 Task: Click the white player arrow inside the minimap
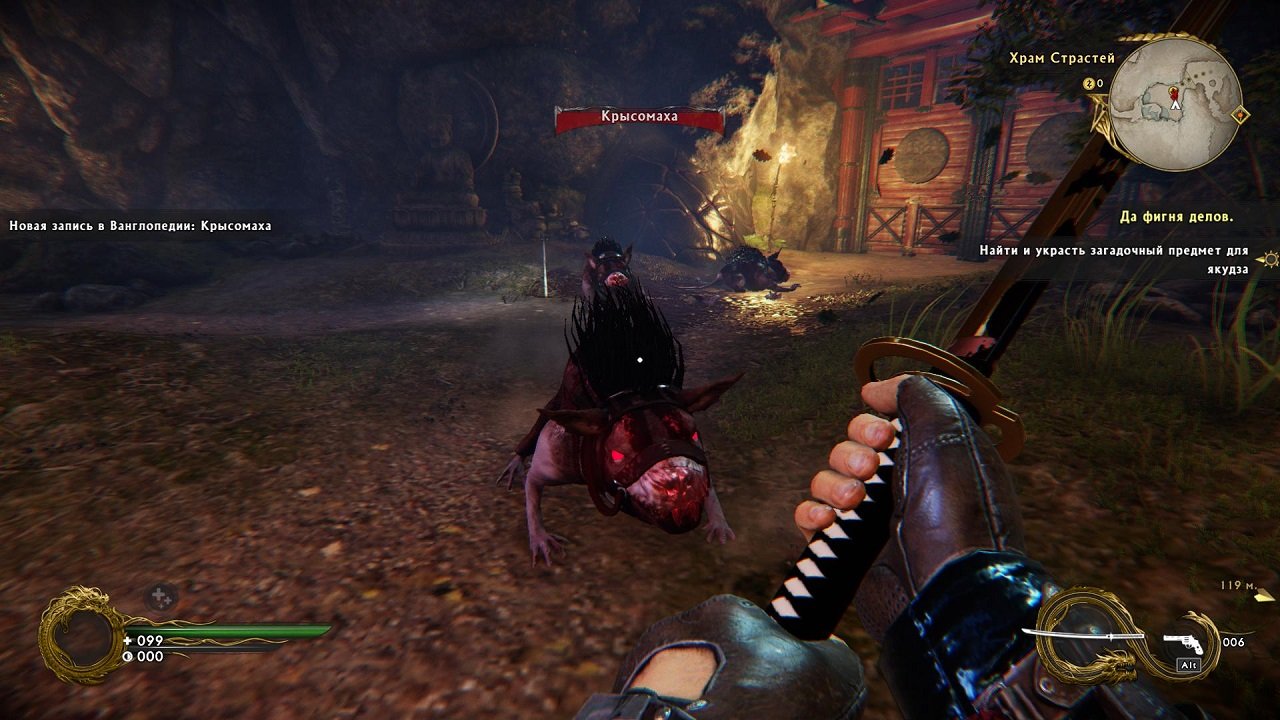pos(1175,104)
